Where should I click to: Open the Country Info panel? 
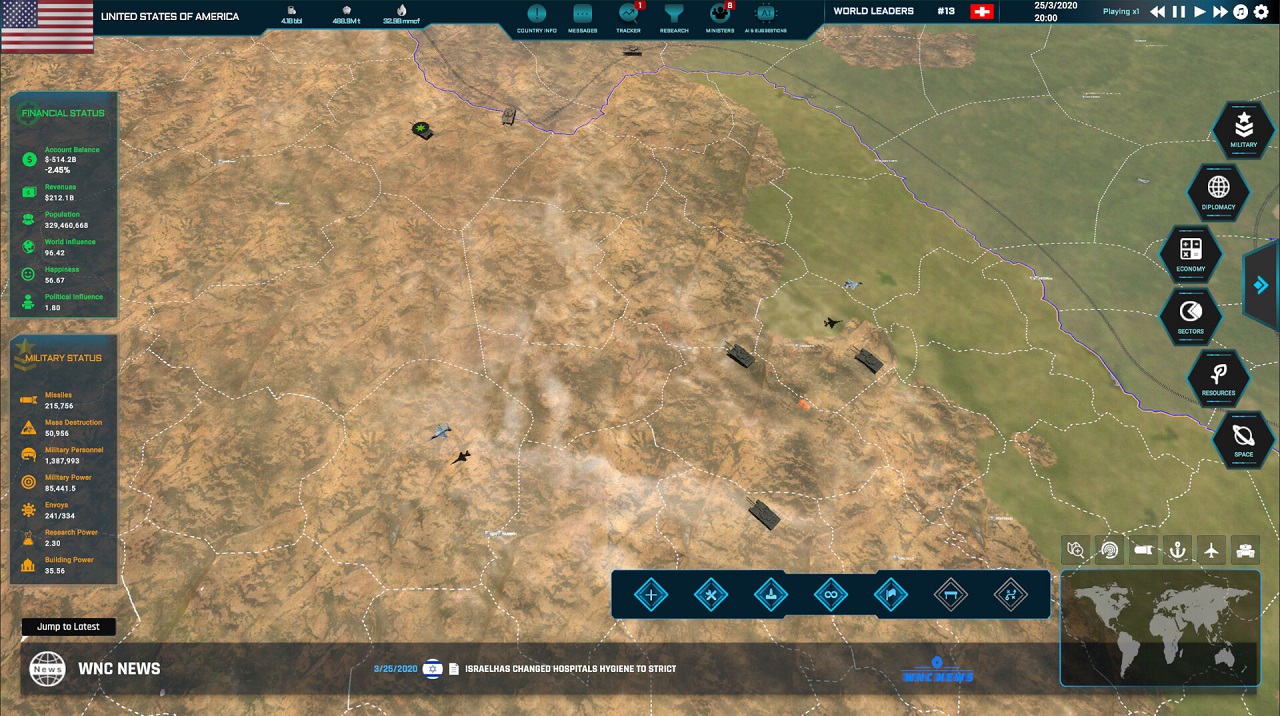click(x=537, y=15)
